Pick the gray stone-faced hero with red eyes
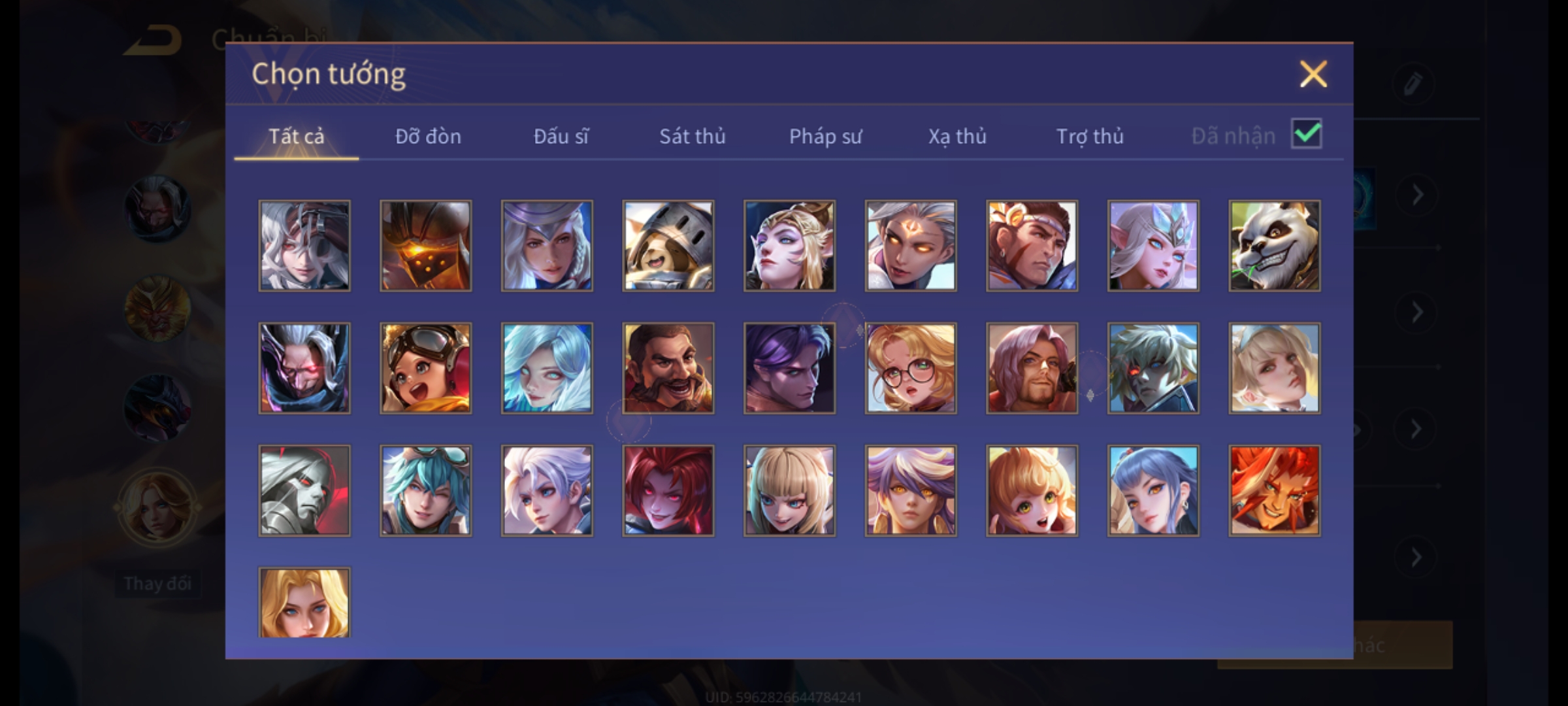Viewport: 1568px width, 706px height. coord(304,490)
